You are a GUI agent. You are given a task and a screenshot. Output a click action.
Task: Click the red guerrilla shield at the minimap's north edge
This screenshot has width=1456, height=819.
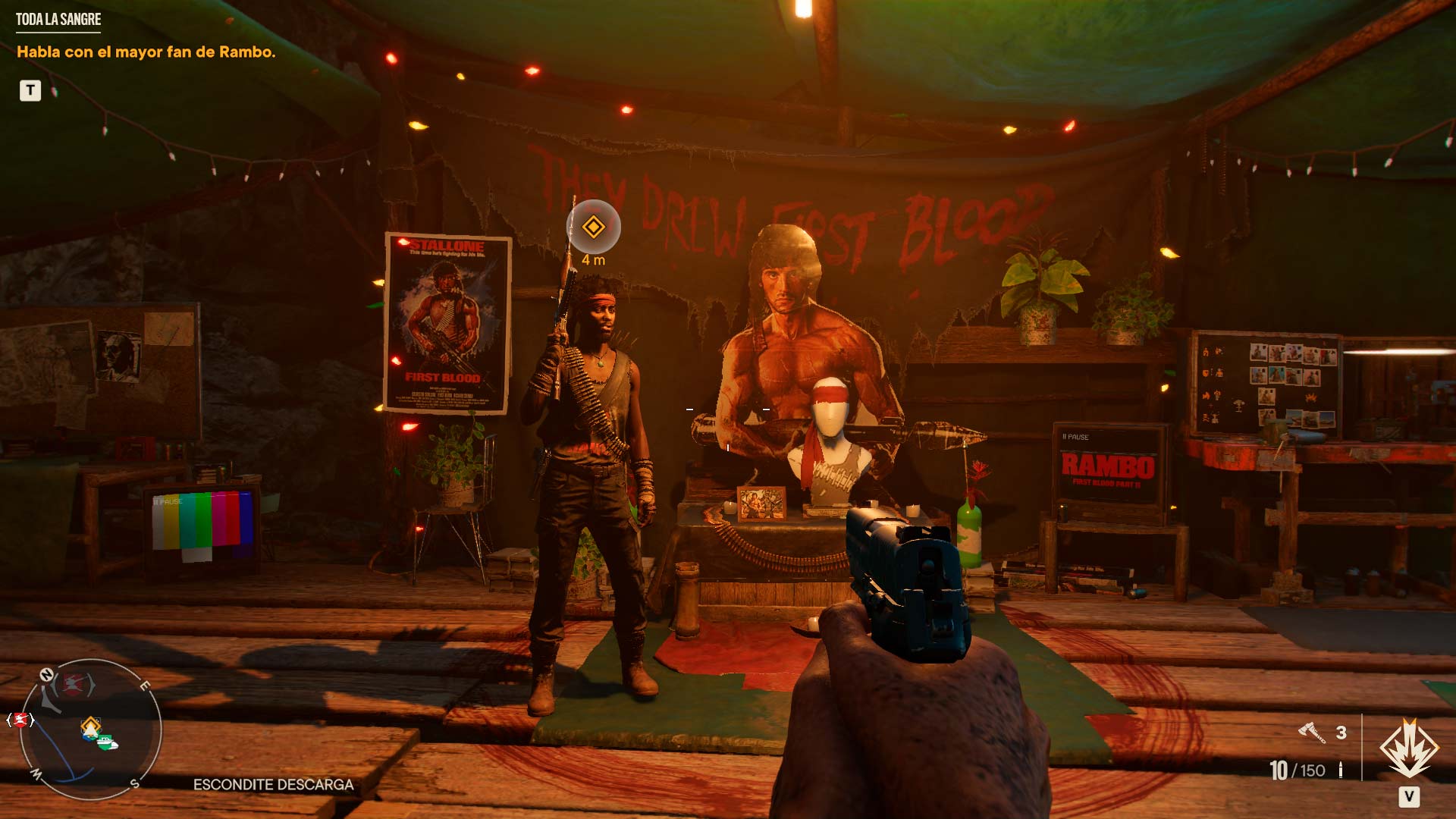[x=74, y=682]
